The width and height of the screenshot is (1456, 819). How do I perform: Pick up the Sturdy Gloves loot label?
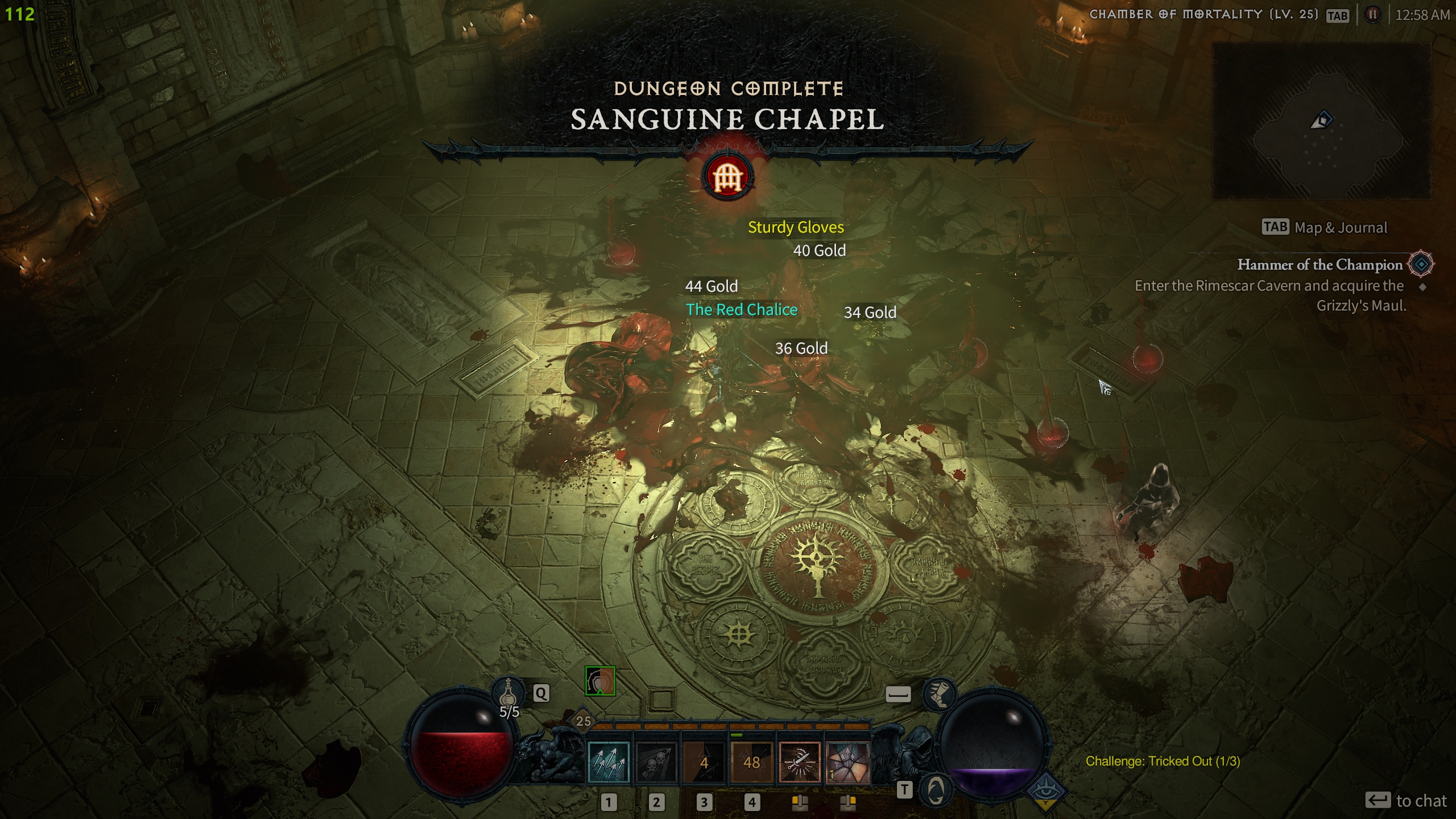tap(796, 227)
